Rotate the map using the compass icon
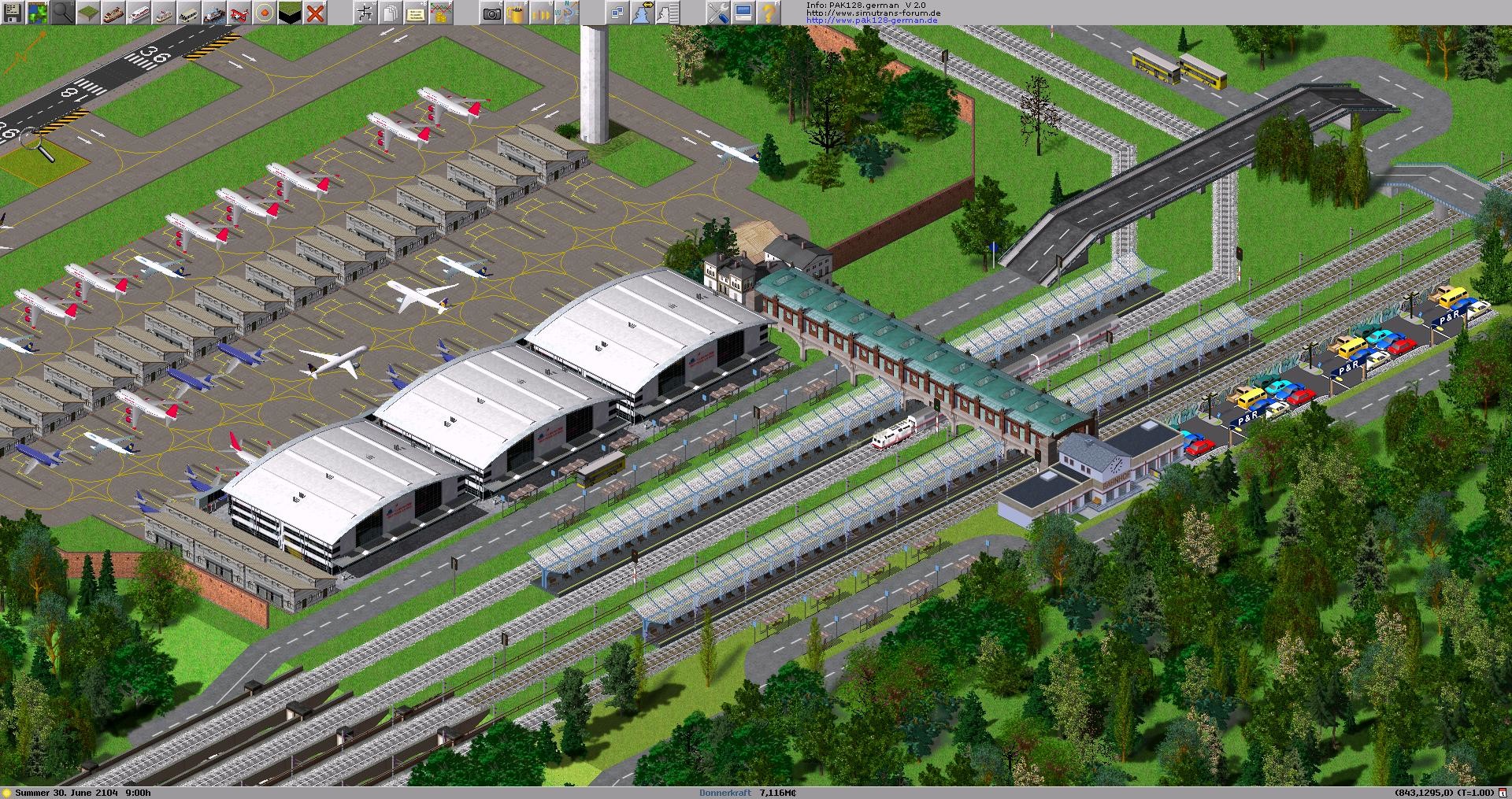Screen dimensions: 1512x799 click(566, 11)
